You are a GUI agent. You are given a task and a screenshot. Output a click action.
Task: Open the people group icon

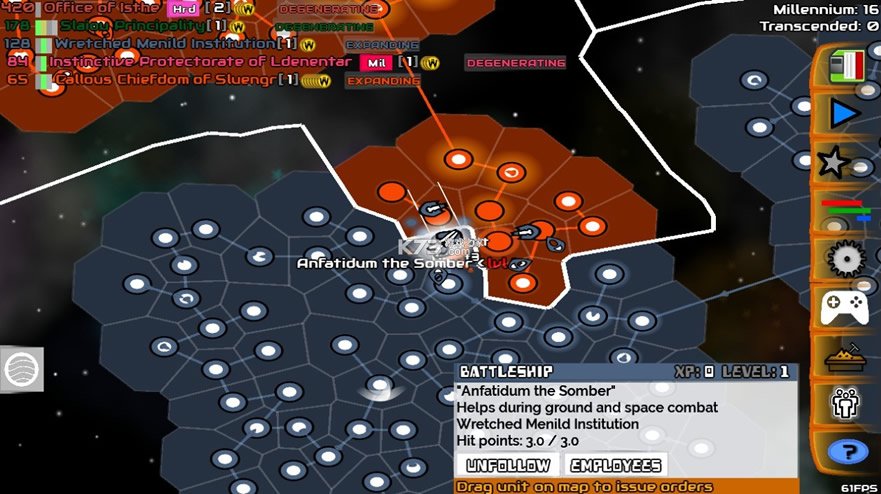point(845,405)
